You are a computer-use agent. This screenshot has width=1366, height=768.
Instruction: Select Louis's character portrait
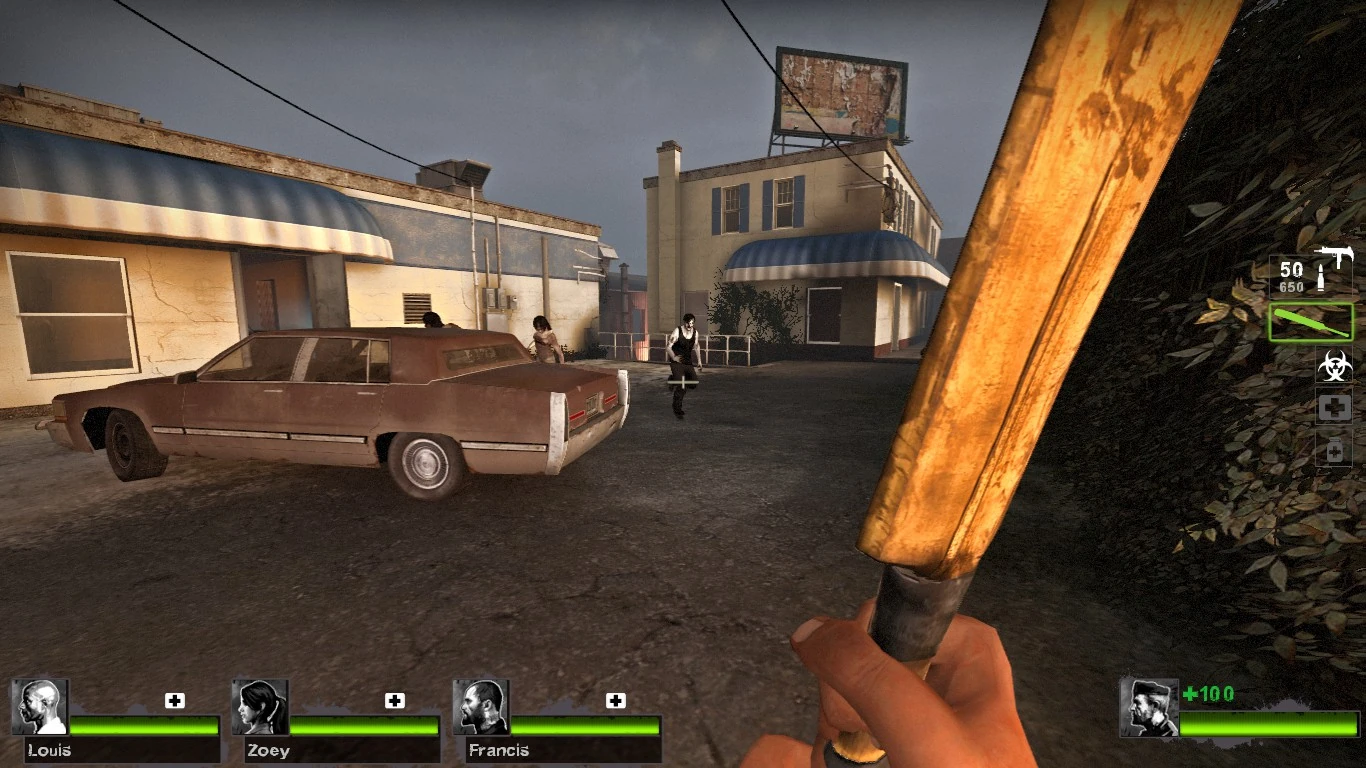[x=40, y=707]
